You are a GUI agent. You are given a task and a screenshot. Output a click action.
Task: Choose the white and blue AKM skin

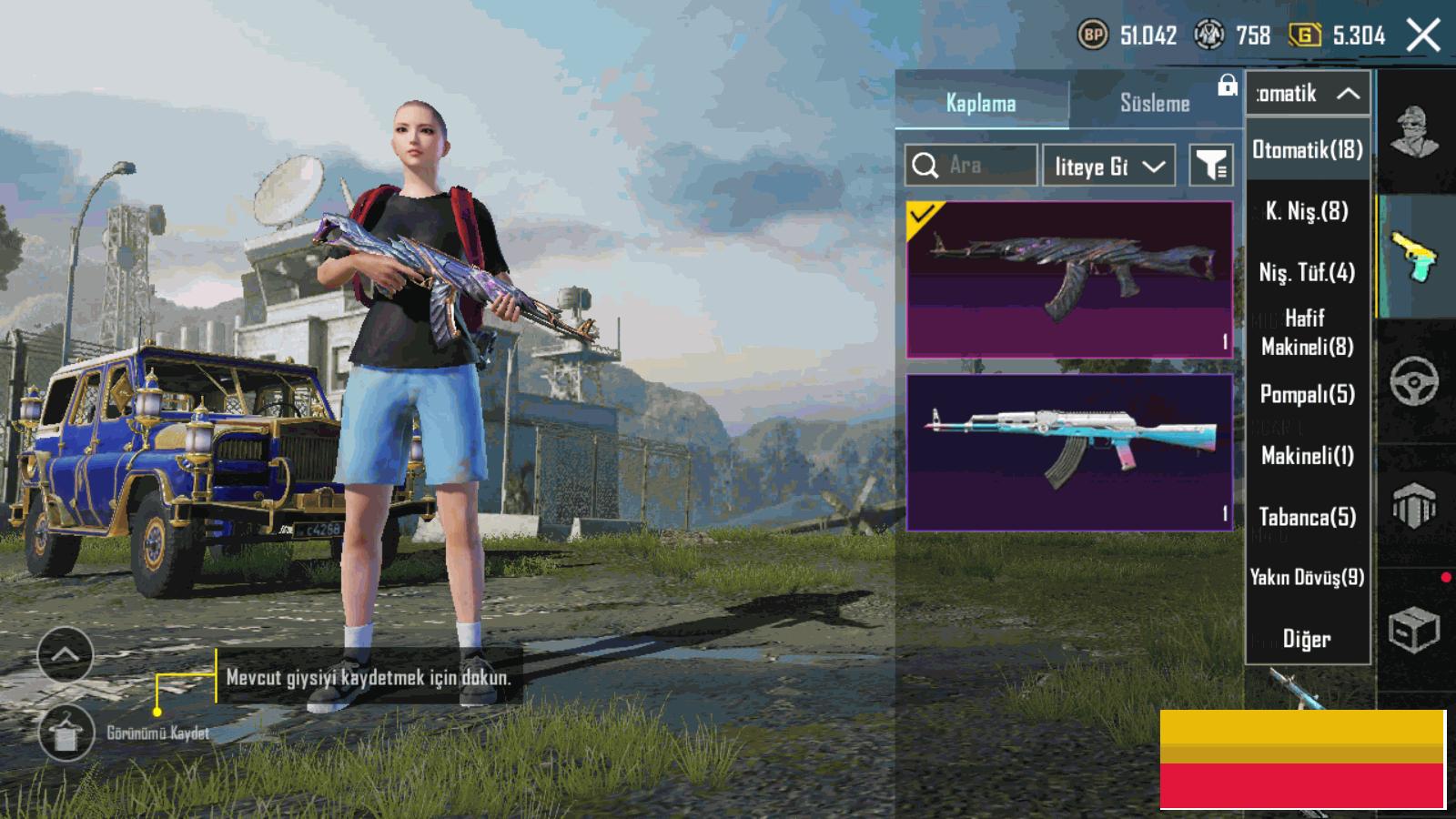(1069, 452)
